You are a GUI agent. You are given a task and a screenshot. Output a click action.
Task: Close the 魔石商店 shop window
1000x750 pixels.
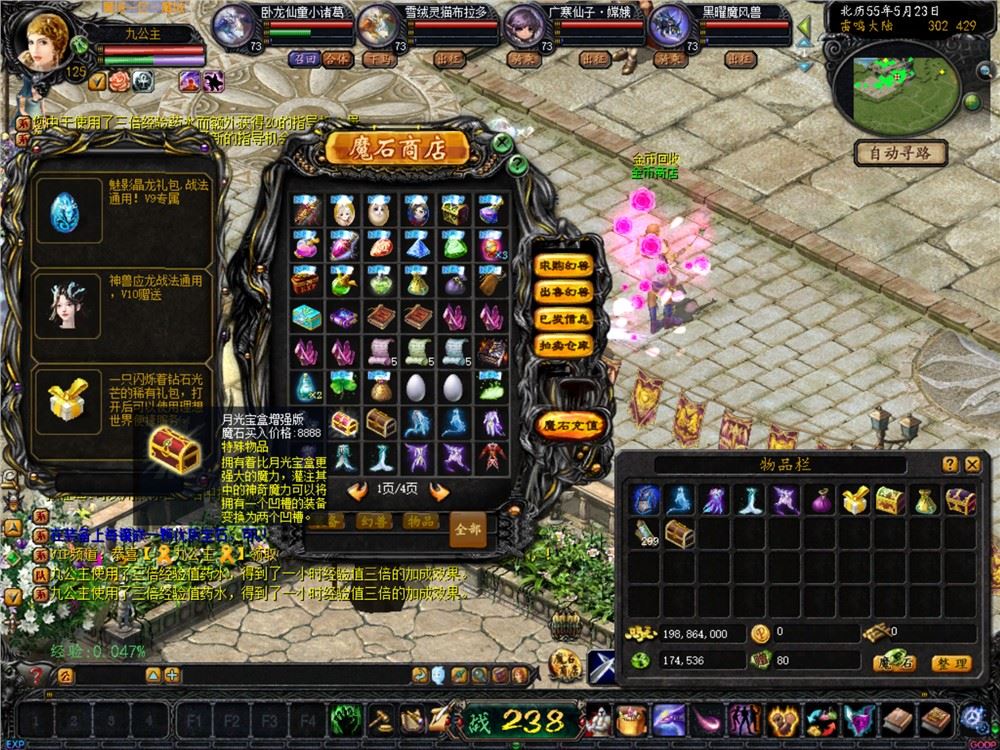[x=503, y=143]
